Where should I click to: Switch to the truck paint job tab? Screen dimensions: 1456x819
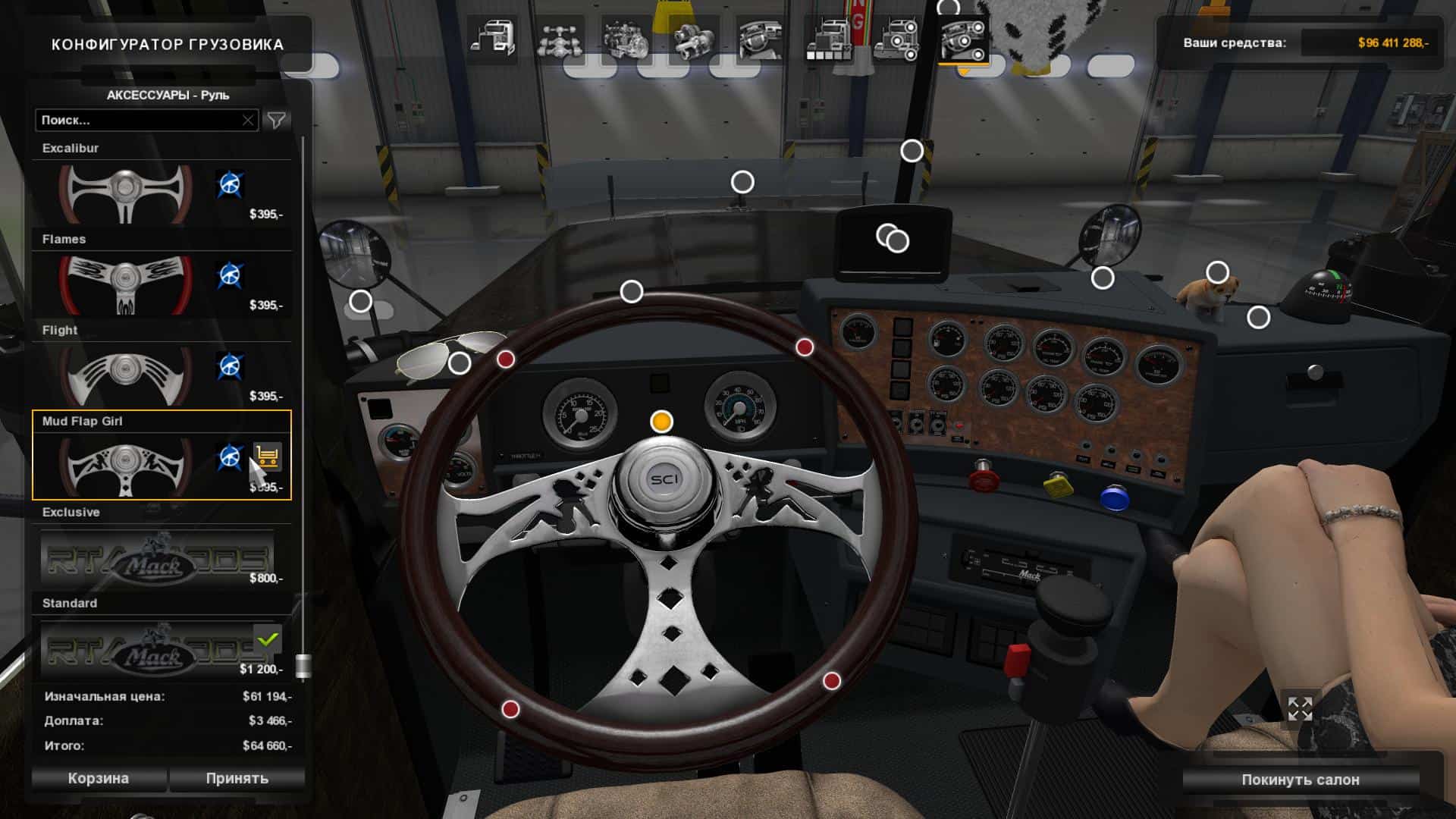(x=828, y=38)
